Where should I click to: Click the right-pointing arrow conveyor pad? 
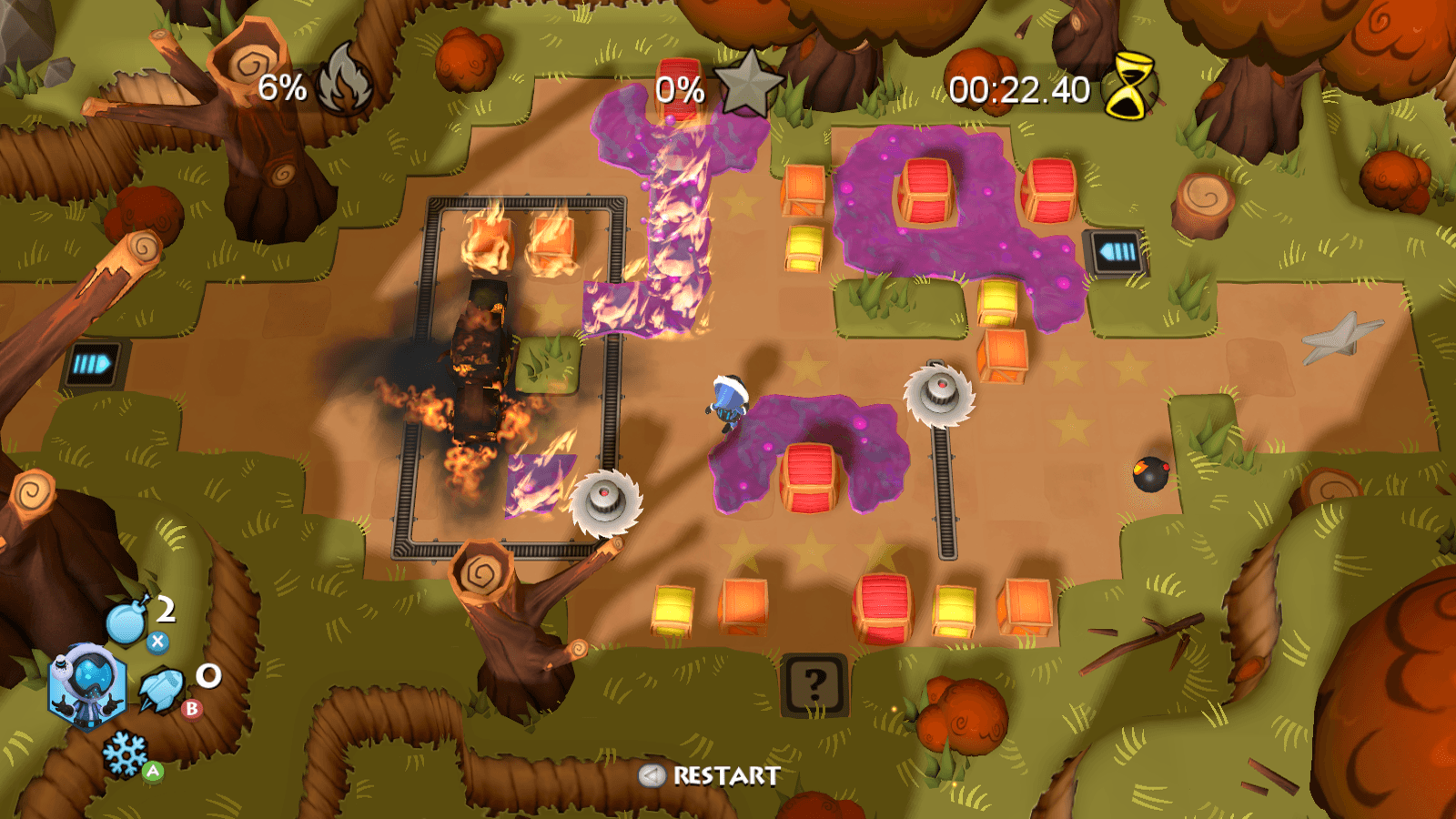tap(92, 362)
